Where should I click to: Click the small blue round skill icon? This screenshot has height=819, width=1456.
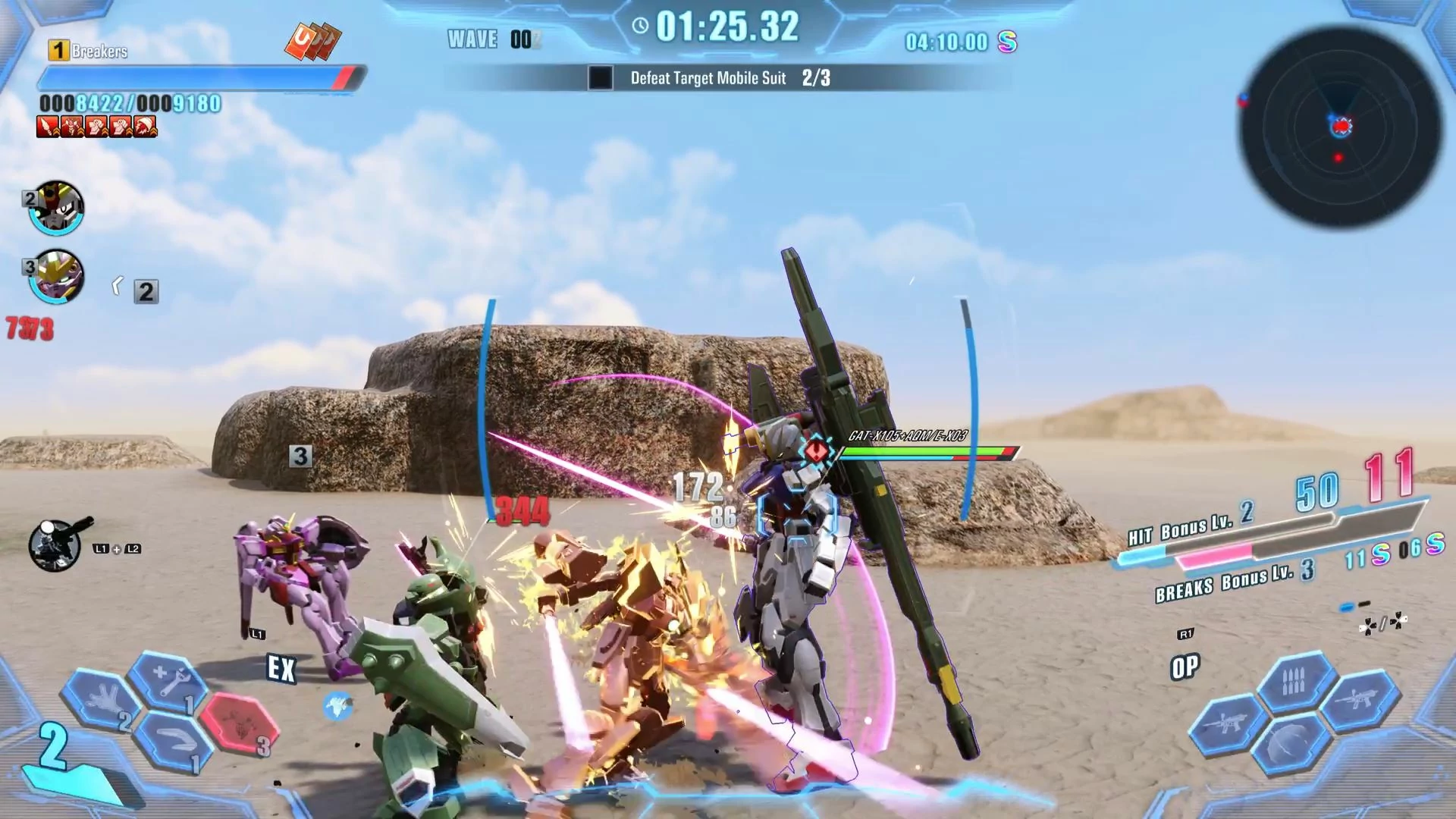(x=337, y=707)
